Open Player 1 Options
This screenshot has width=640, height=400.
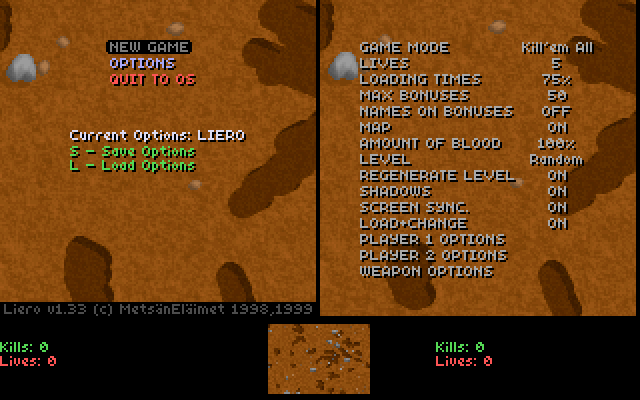click(432, 239)
